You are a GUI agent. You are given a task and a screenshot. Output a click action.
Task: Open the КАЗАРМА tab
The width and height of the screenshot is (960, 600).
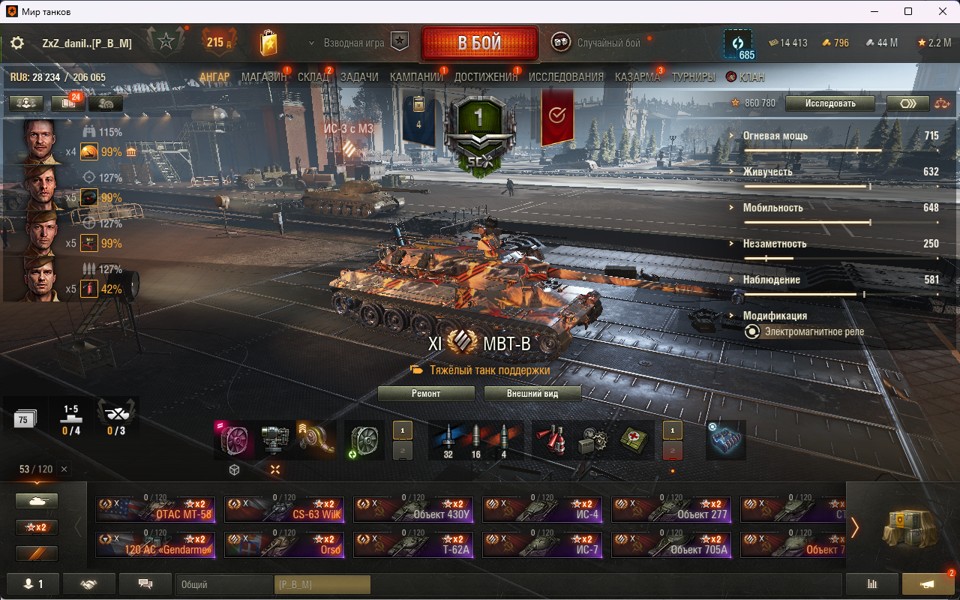637,77
